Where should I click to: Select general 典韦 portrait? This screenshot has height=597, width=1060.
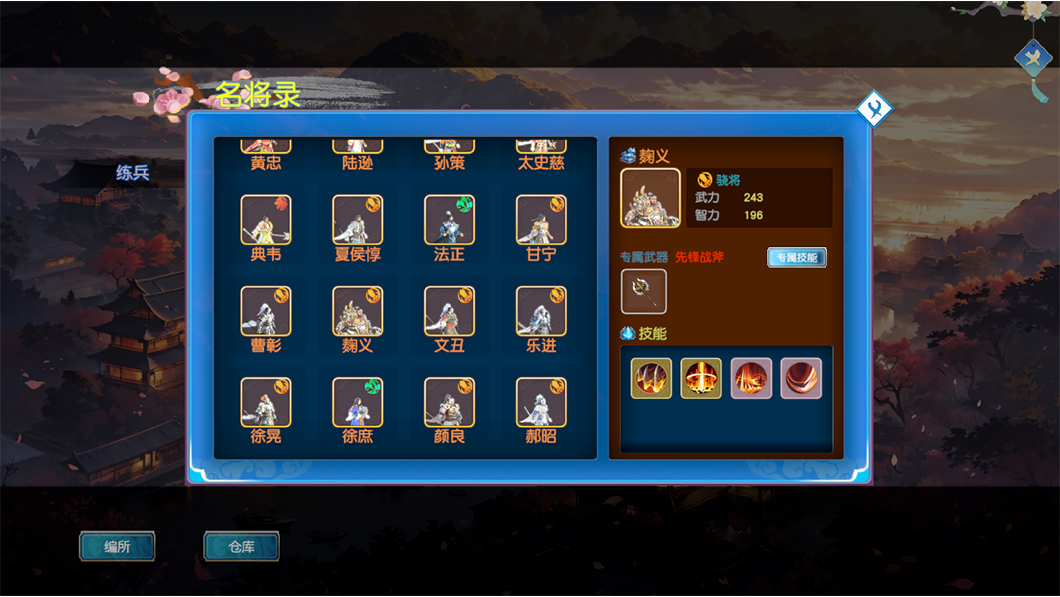pos(266,220)
